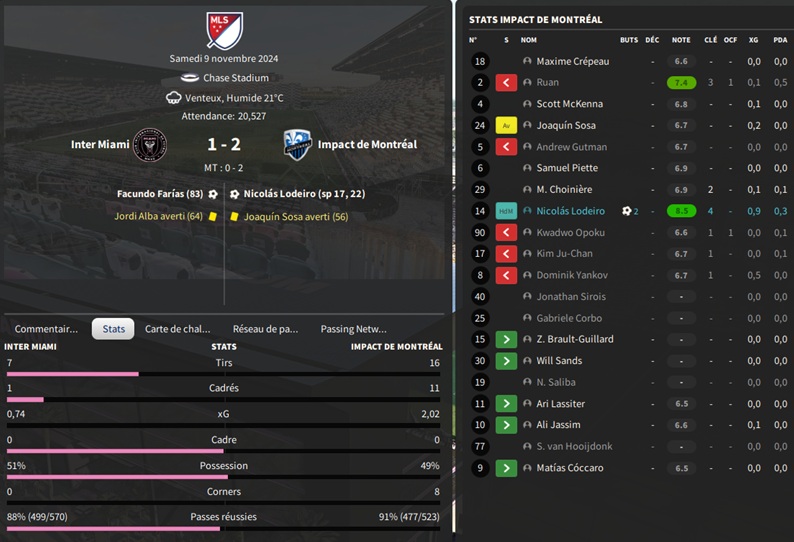This screenshot has height=542, width=794.
Task: Open the Inter Miami club crest
Action: 150,145
